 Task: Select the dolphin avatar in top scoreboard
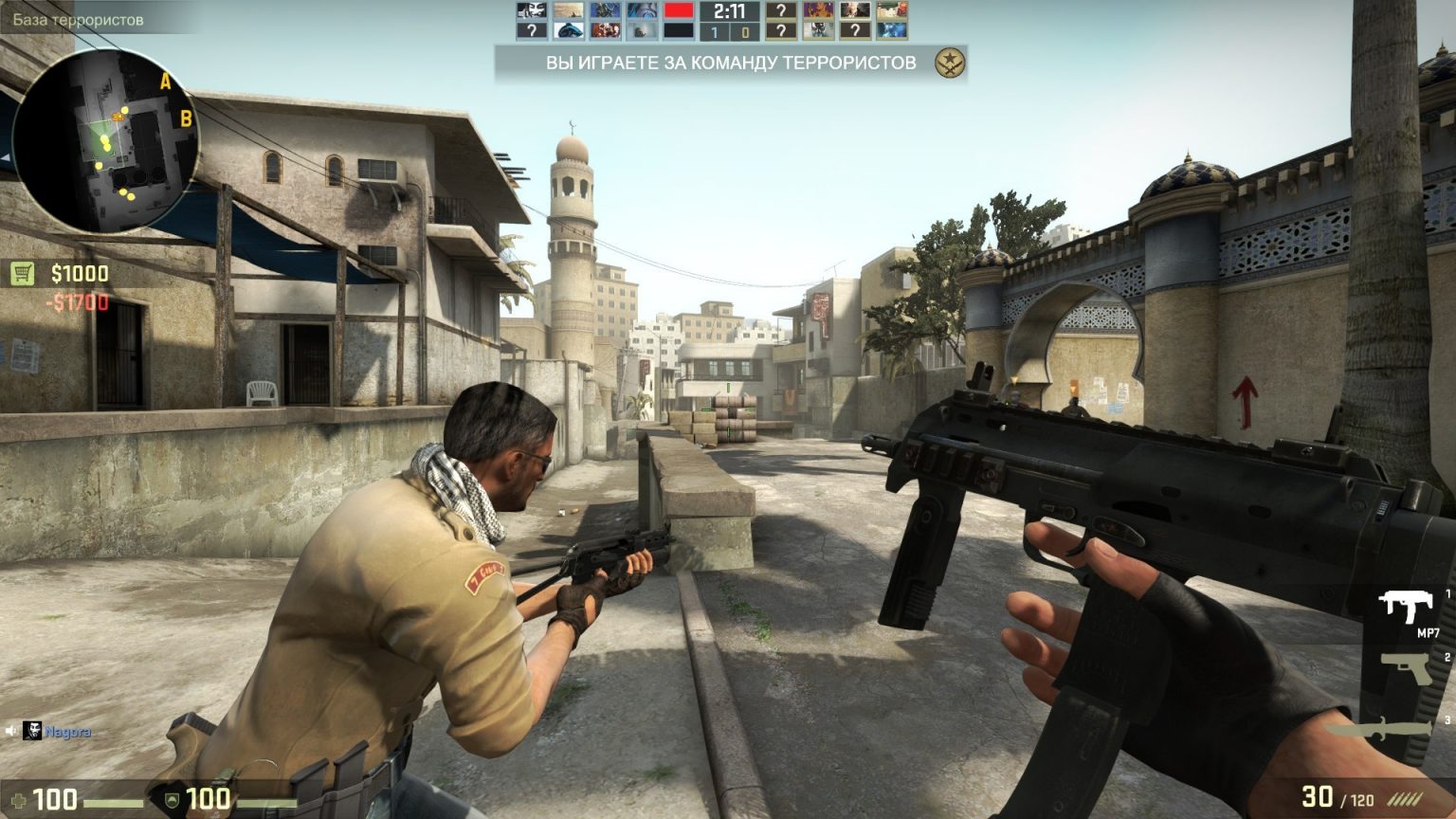coord(569,30)
